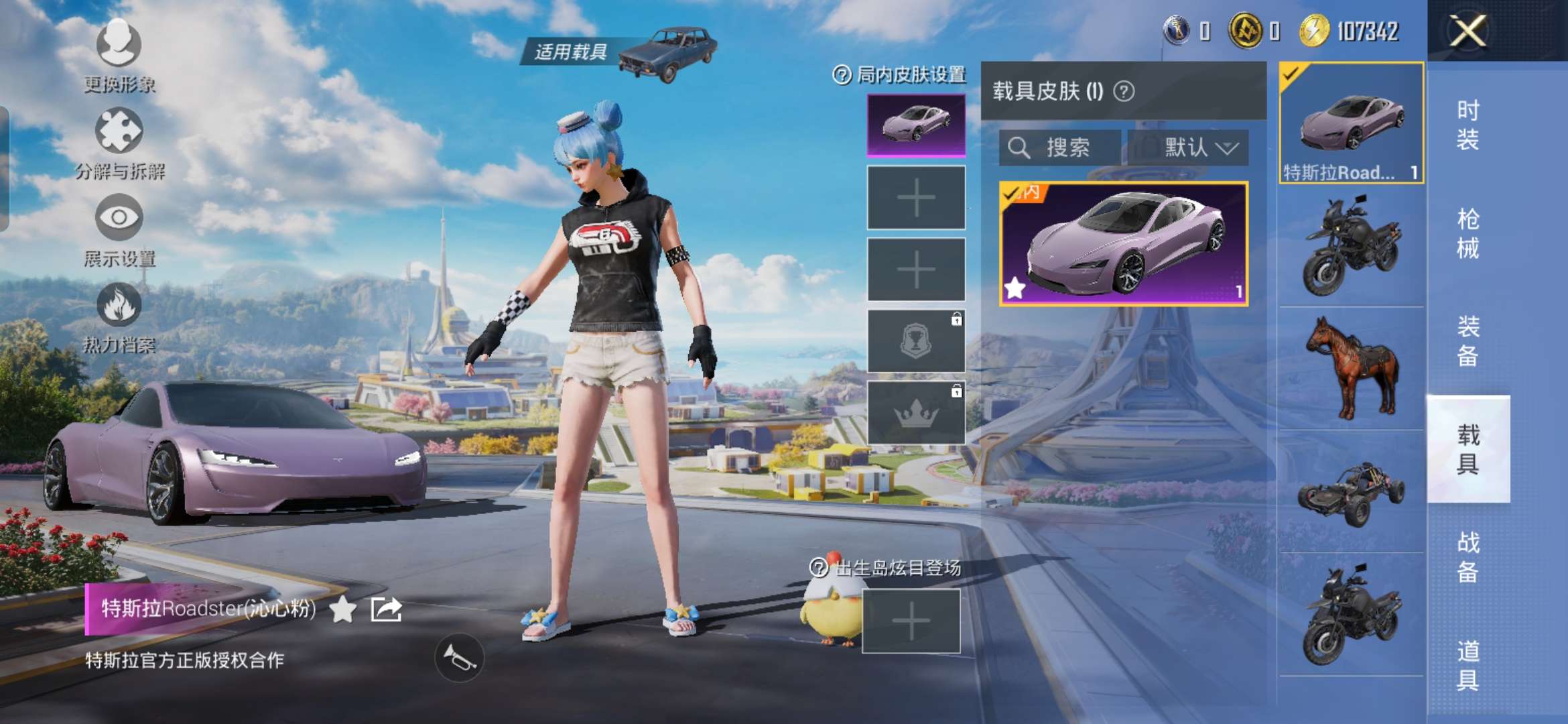
Task: Open the 默认 sort dropdown
Action: pyautogui.click(x=1188, y=147)
